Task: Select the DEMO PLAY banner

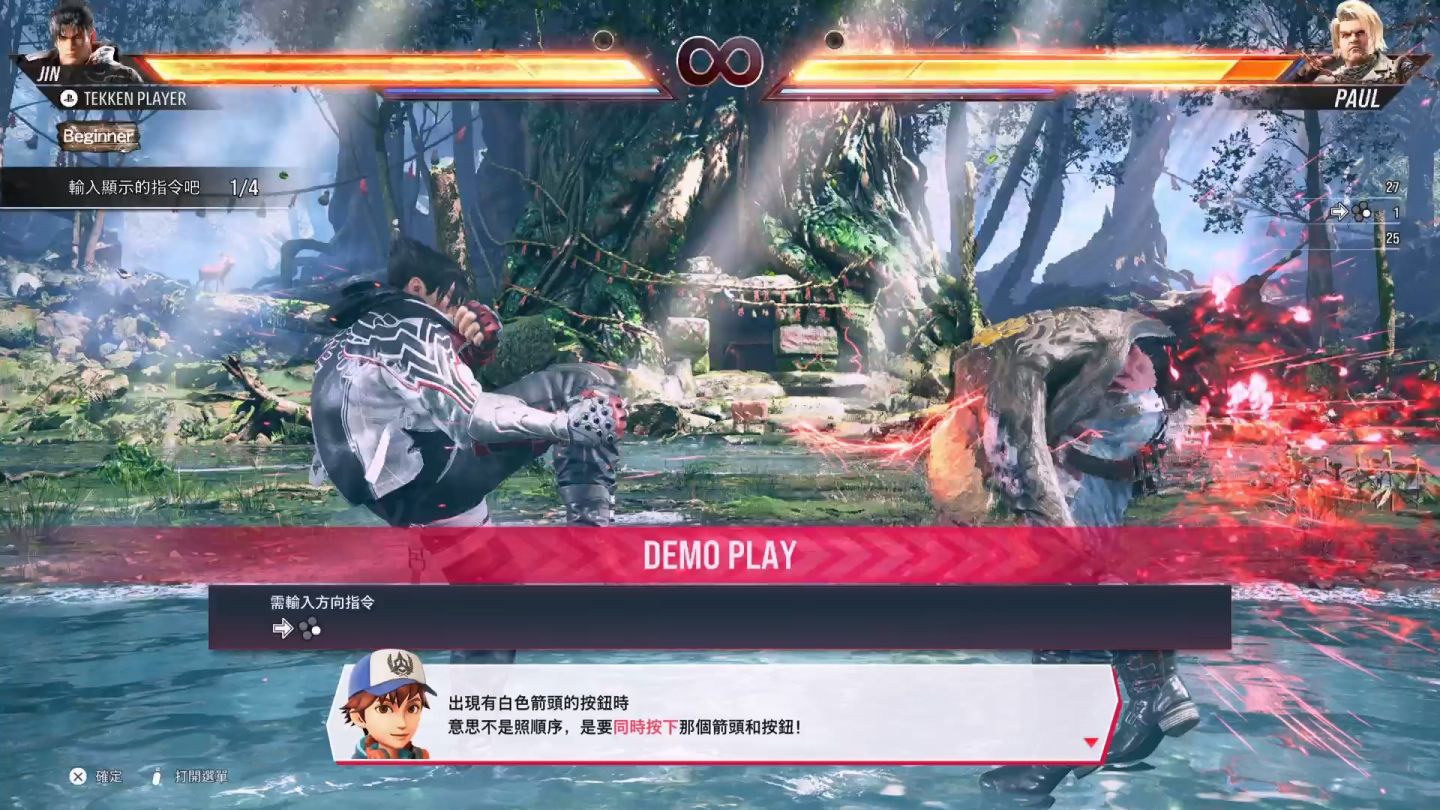Action: (720, 556)
